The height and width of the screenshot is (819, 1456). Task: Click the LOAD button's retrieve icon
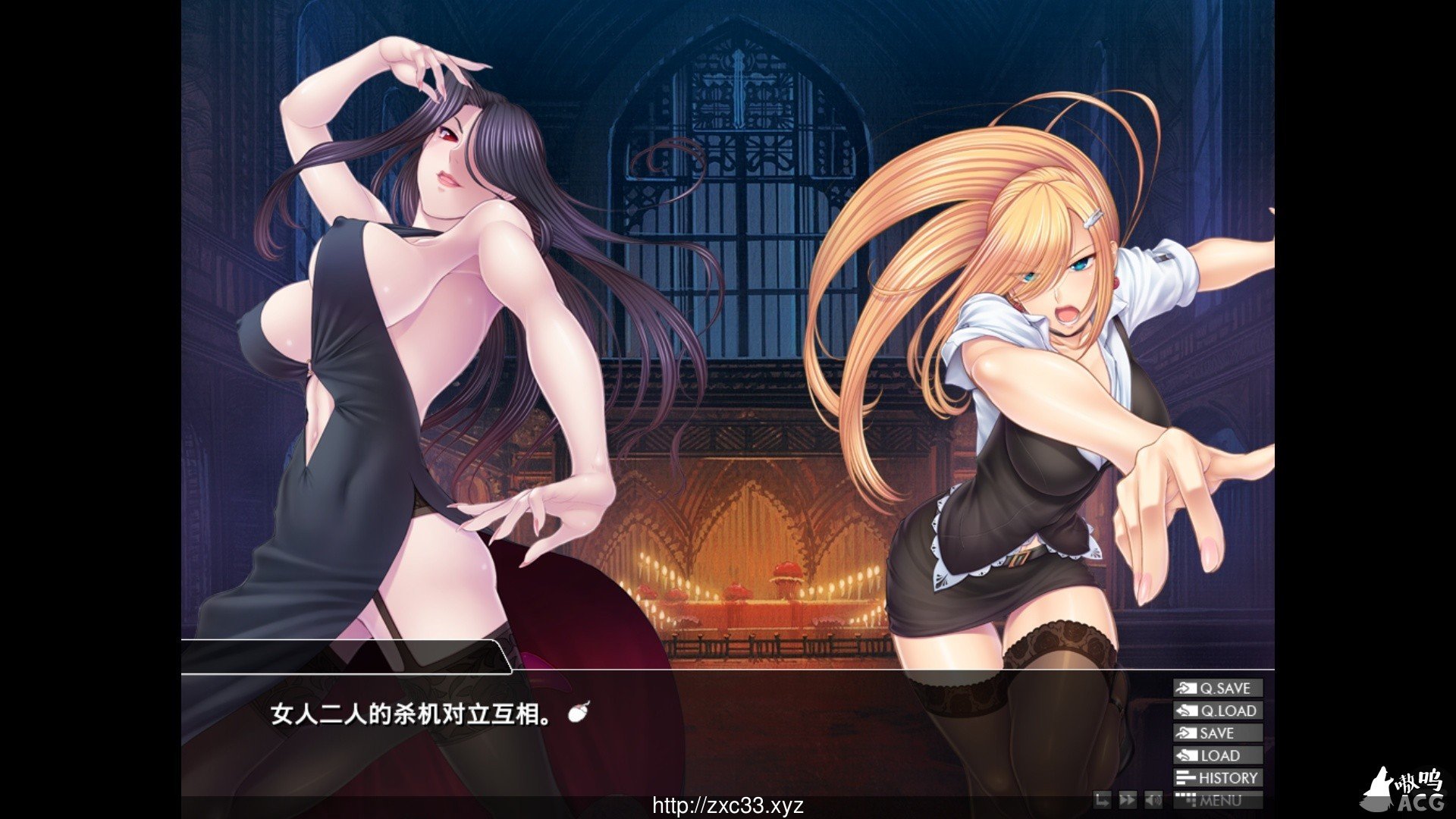[1185, 755]
